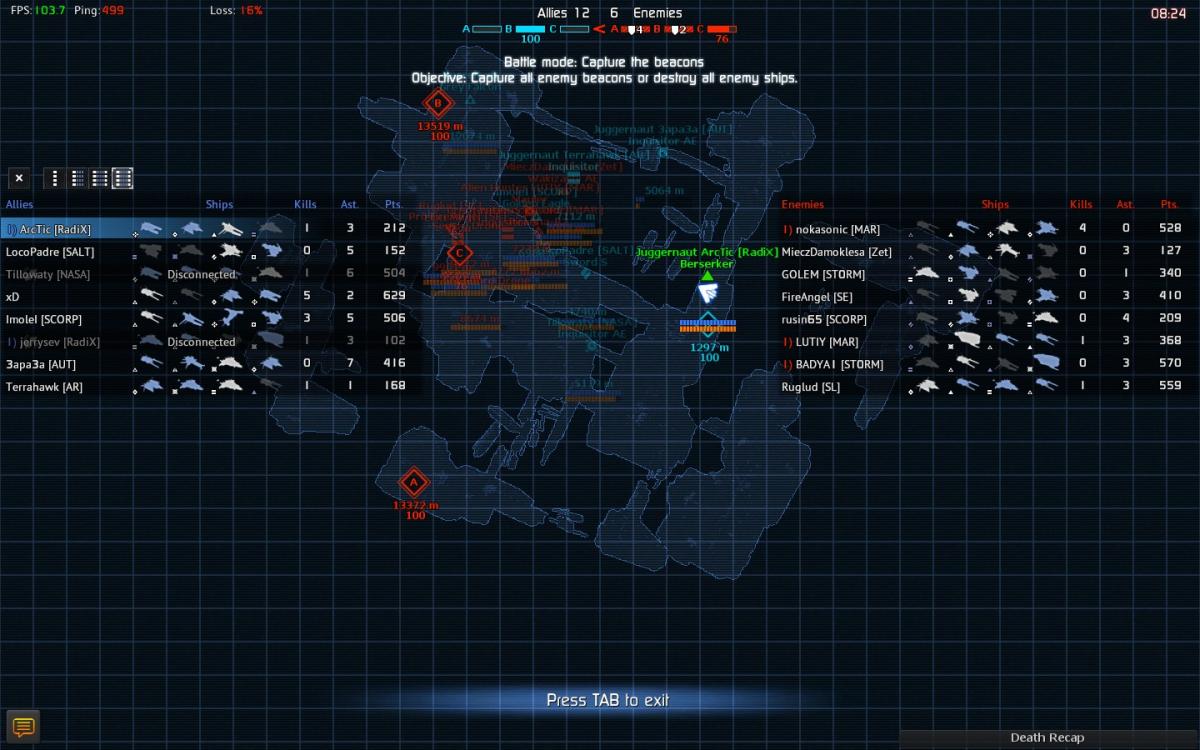This screenshot has width=1200, height=750.
Task: Select ally row ArcTic [RadiX]
Action: (x=55, y=229)
